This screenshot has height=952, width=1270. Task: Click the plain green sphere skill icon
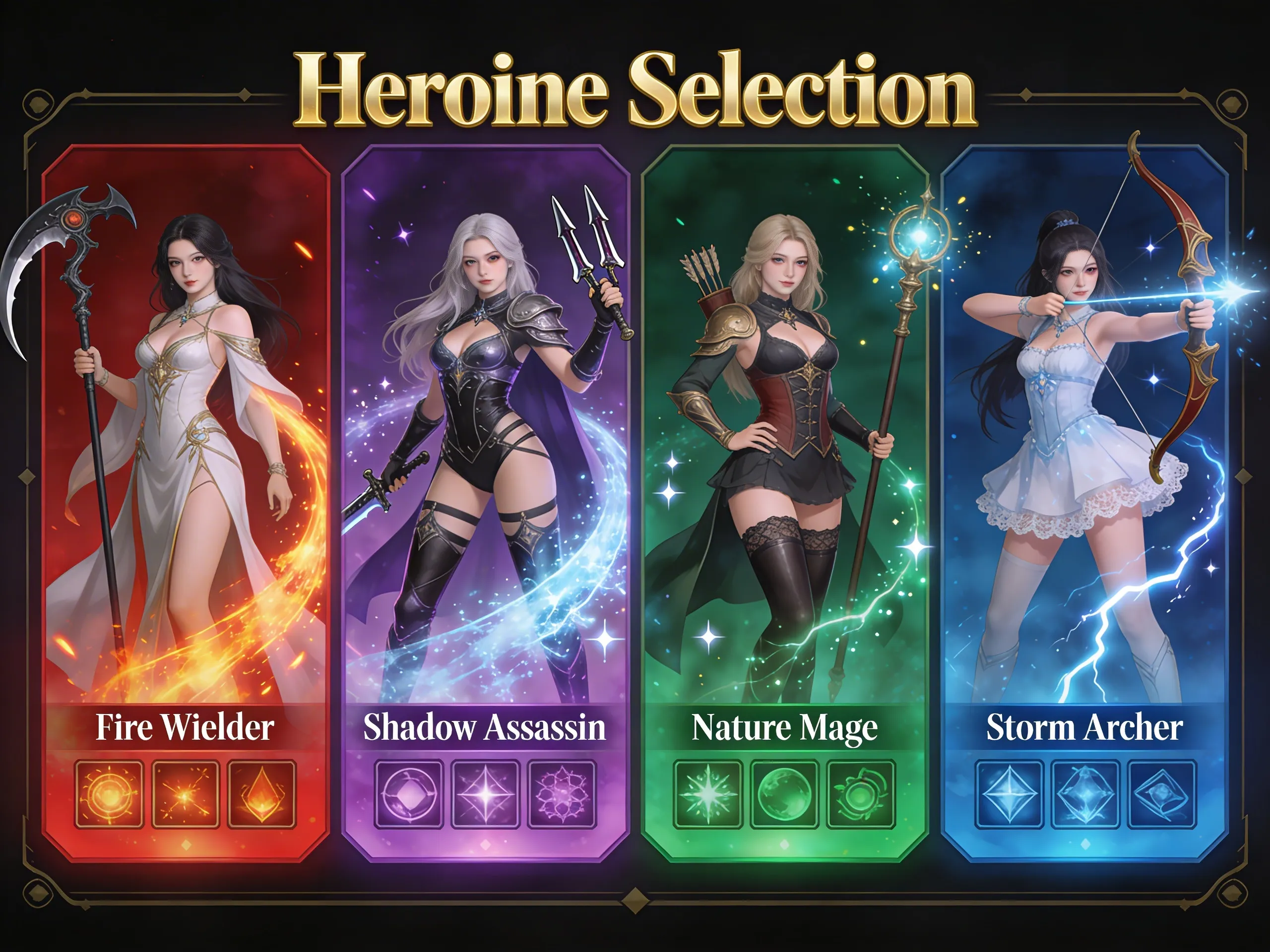(784, 794)
